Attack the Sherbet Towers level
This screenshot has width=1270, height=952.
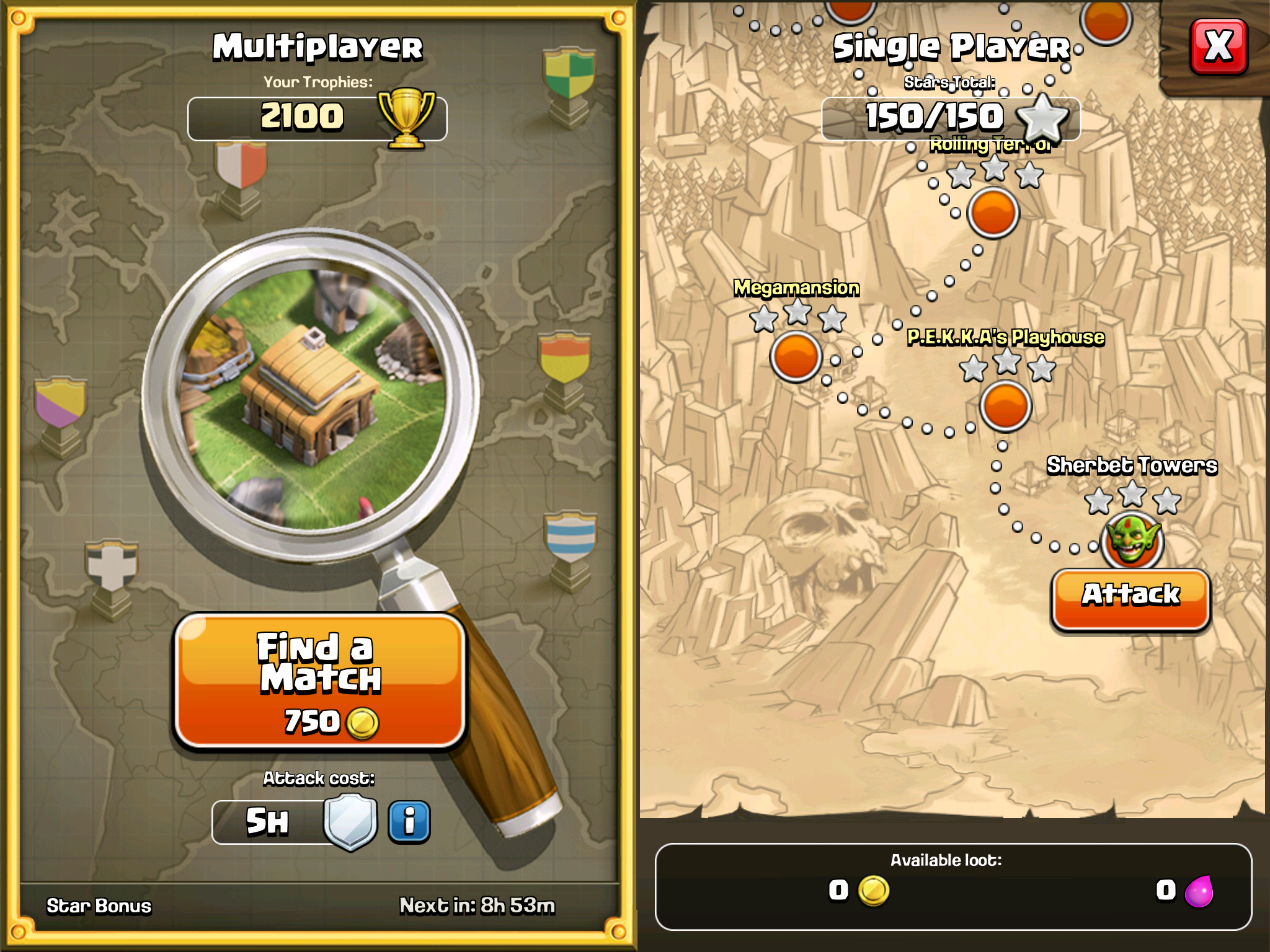(1130, 597)
